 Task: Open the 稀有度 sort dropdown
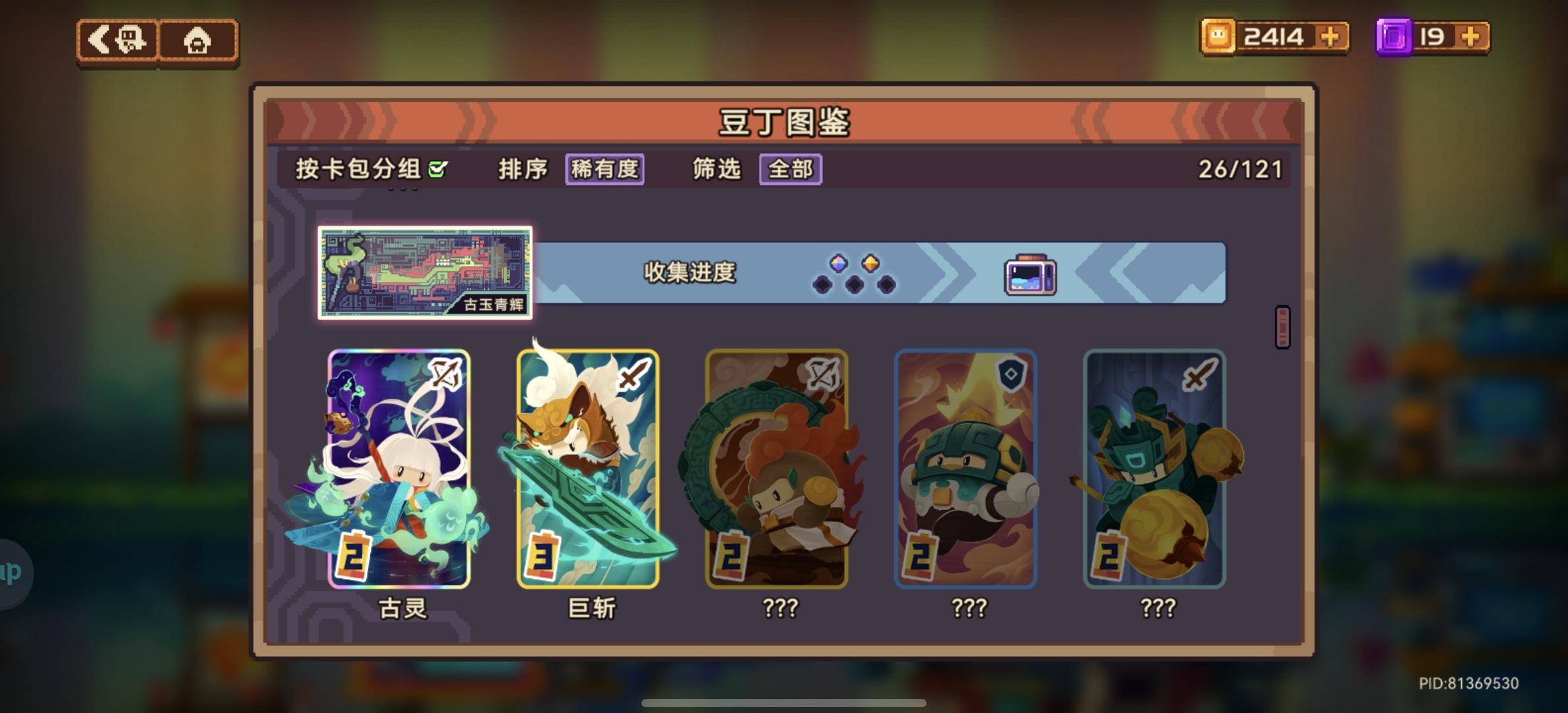604,169
